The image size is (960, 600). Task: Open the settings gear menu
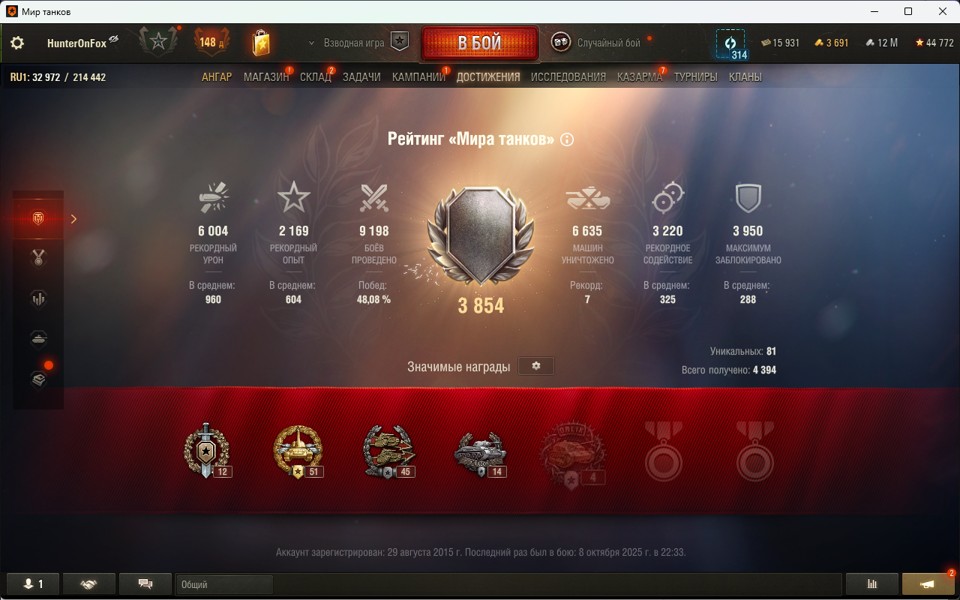click(17, 43)
